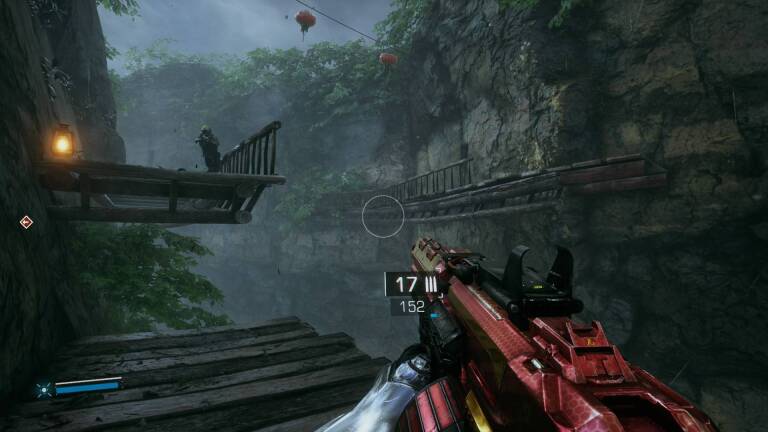Click the red diamond objective marker

26,222
